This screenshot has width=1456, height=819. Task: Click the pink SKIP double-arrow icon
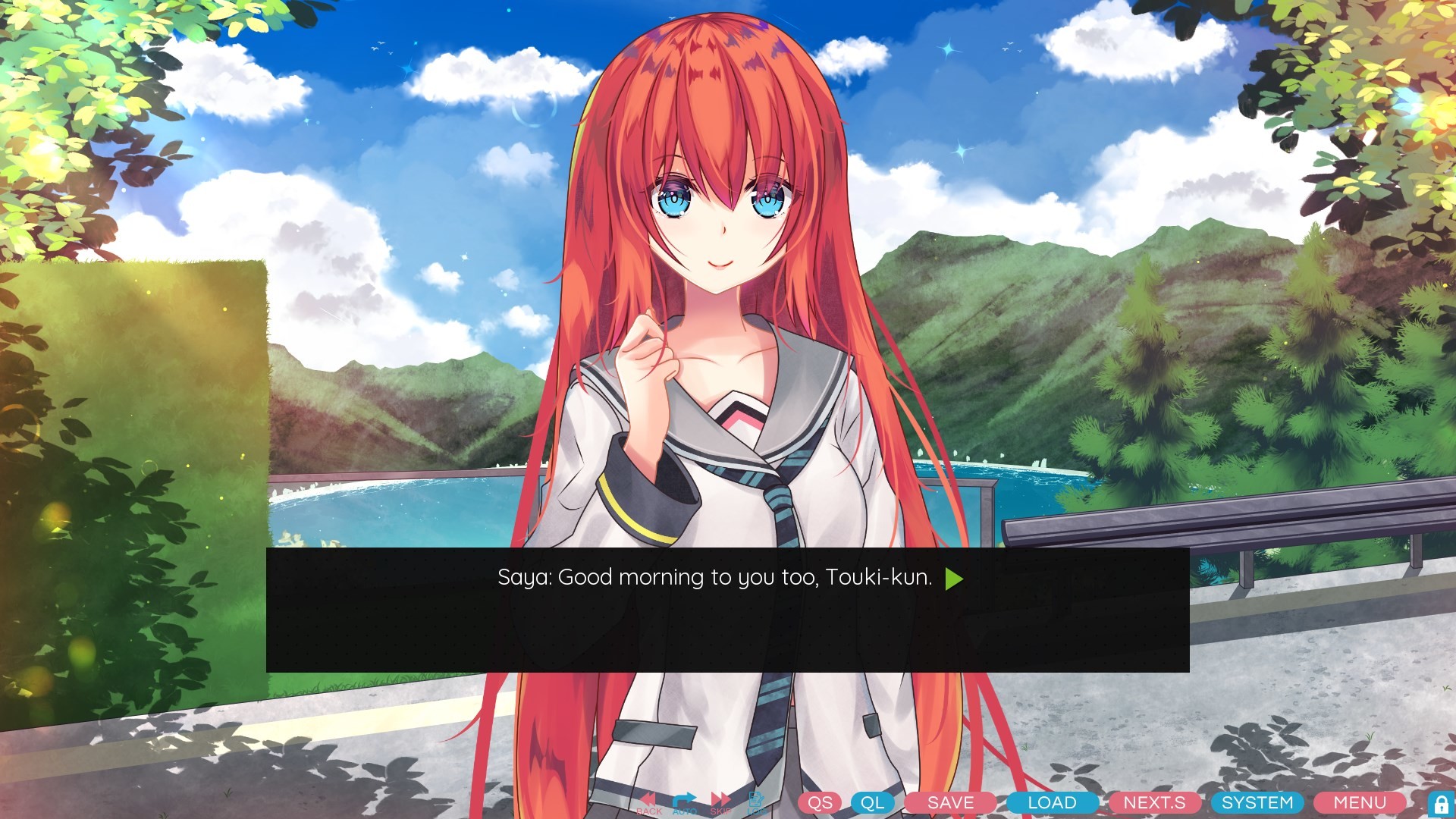pos(720,800)
